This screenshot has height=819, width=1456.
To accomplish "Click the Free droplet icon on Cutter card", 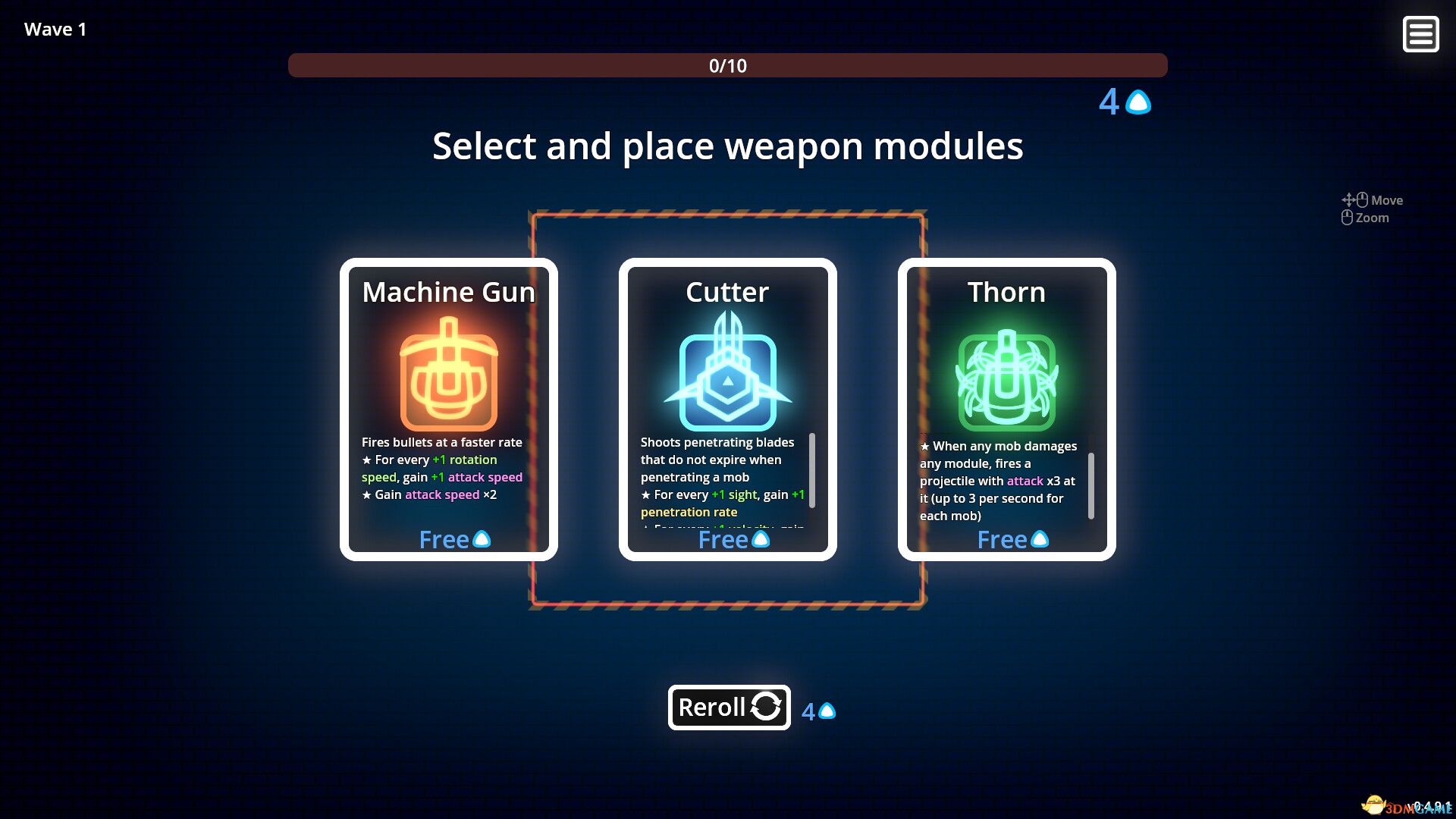I will pos(762,539).
